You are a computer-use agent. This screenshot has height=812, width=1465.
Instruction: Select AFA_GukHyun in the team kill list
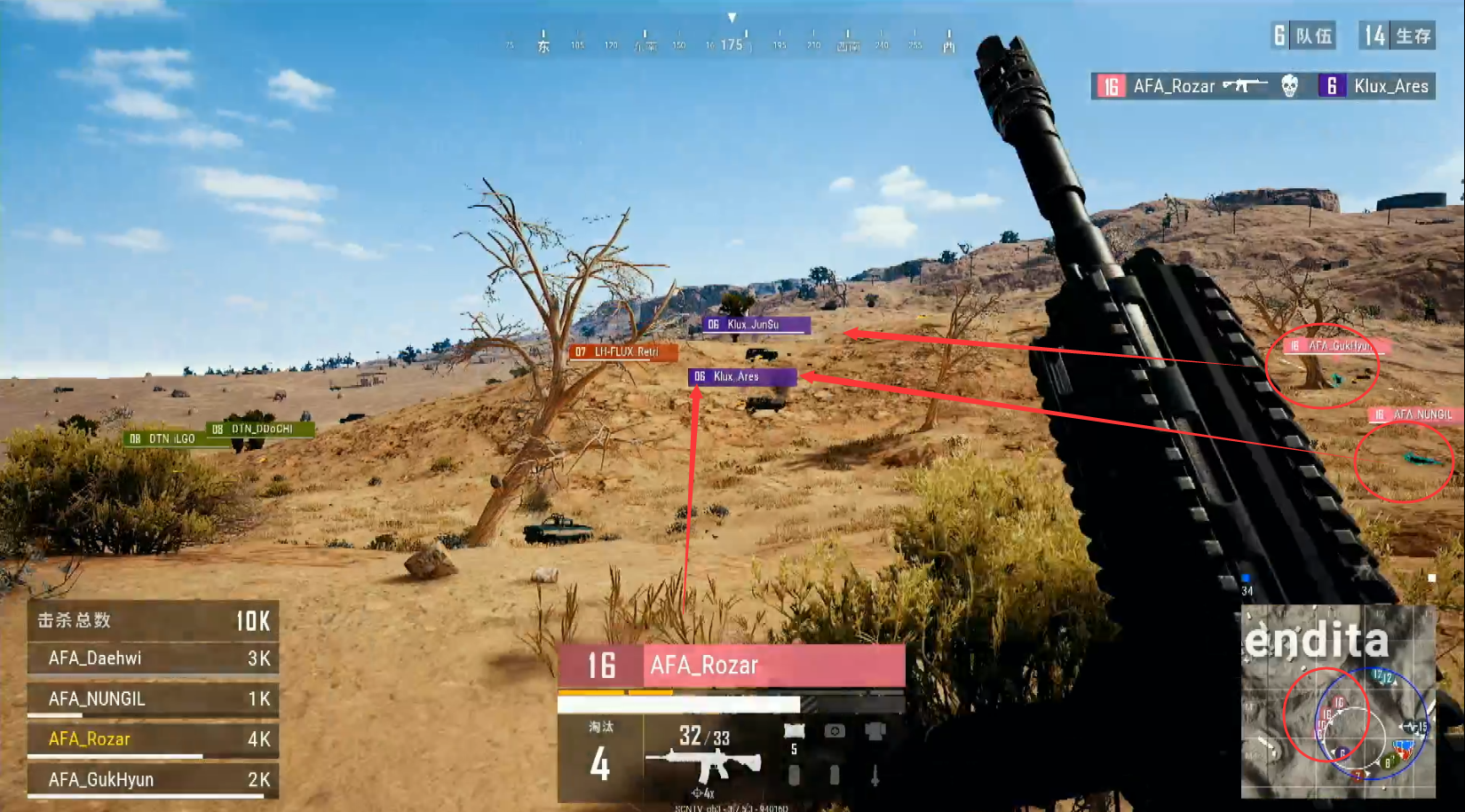pos(152,779)
